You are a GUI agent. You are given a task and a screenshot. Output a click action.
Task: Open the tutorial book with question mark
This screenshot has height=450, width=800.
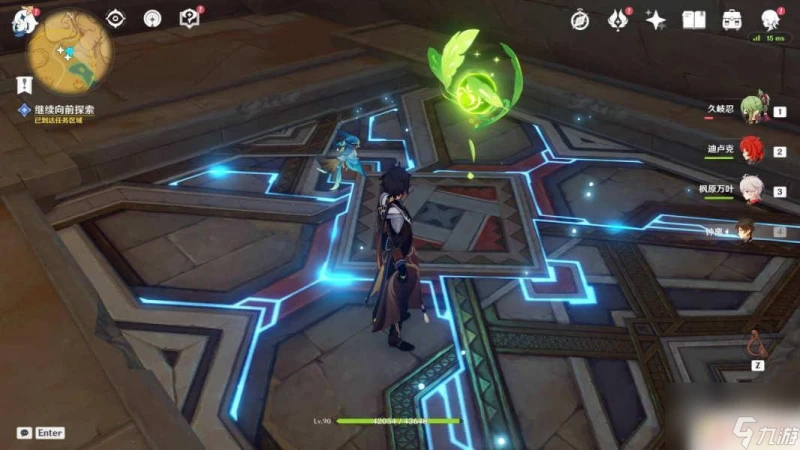point(188,18)
